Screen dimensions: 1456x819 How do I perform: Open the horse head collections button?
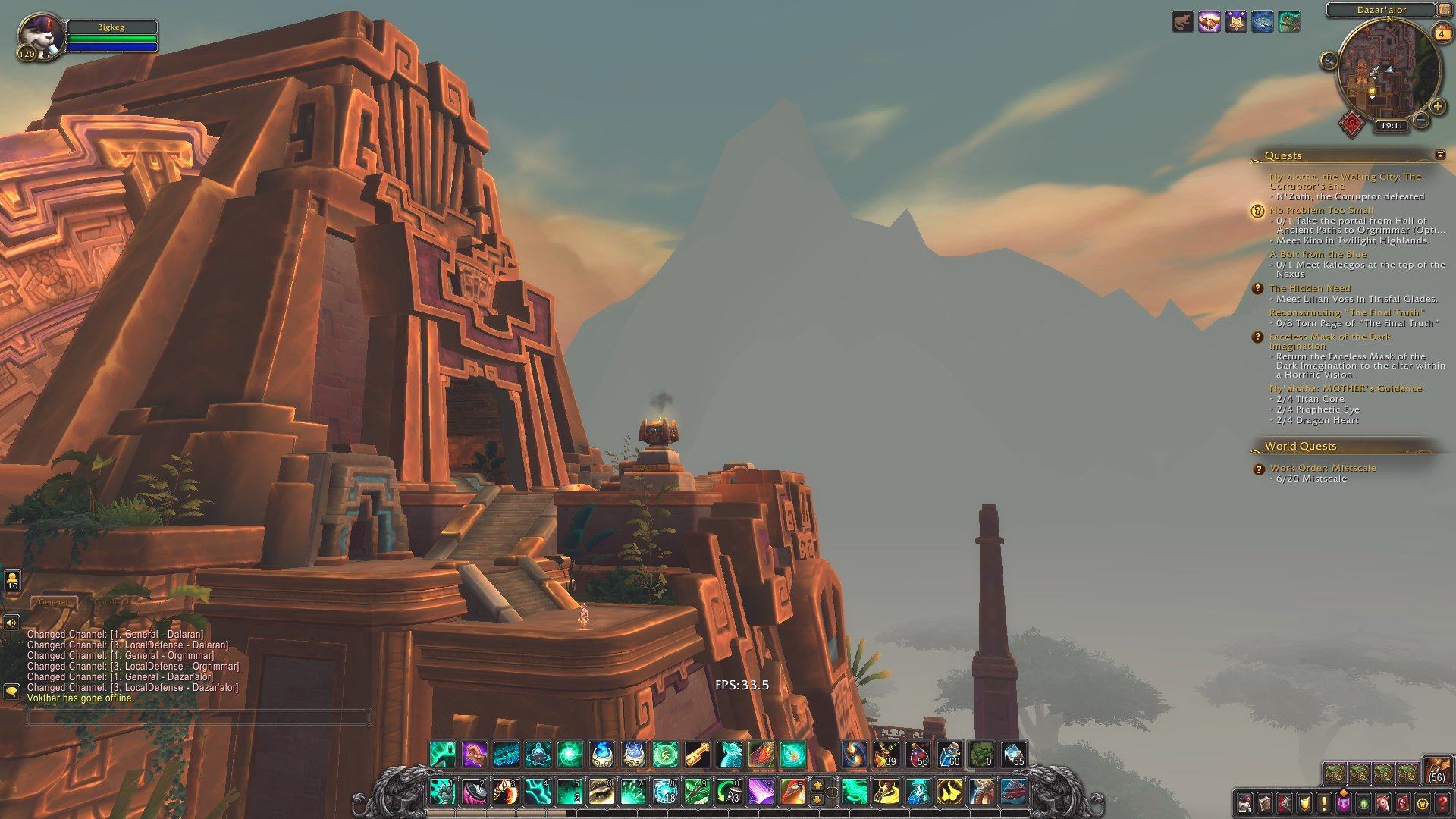[x=1383, y=802]
